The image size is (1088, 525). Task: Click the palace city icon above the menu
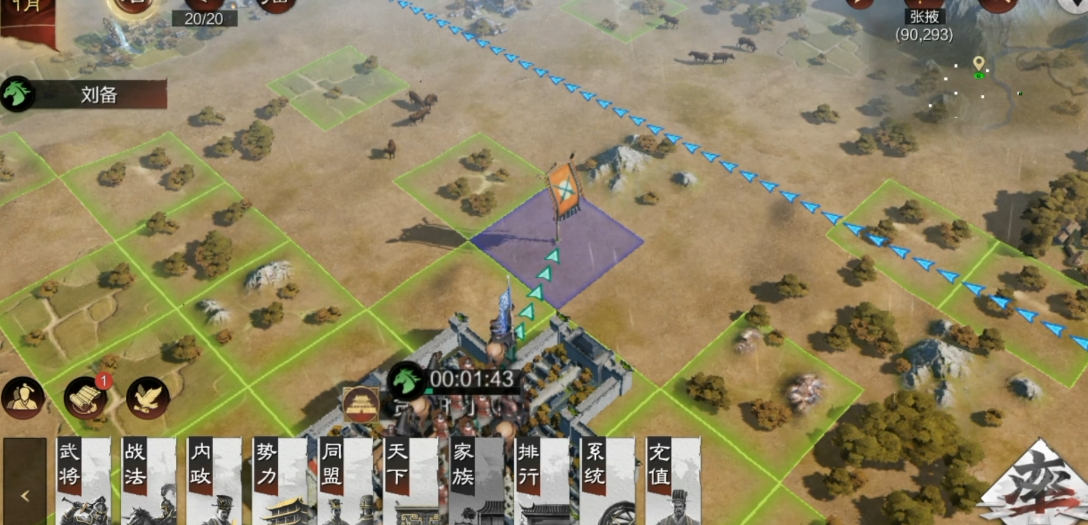click(361, 405)
